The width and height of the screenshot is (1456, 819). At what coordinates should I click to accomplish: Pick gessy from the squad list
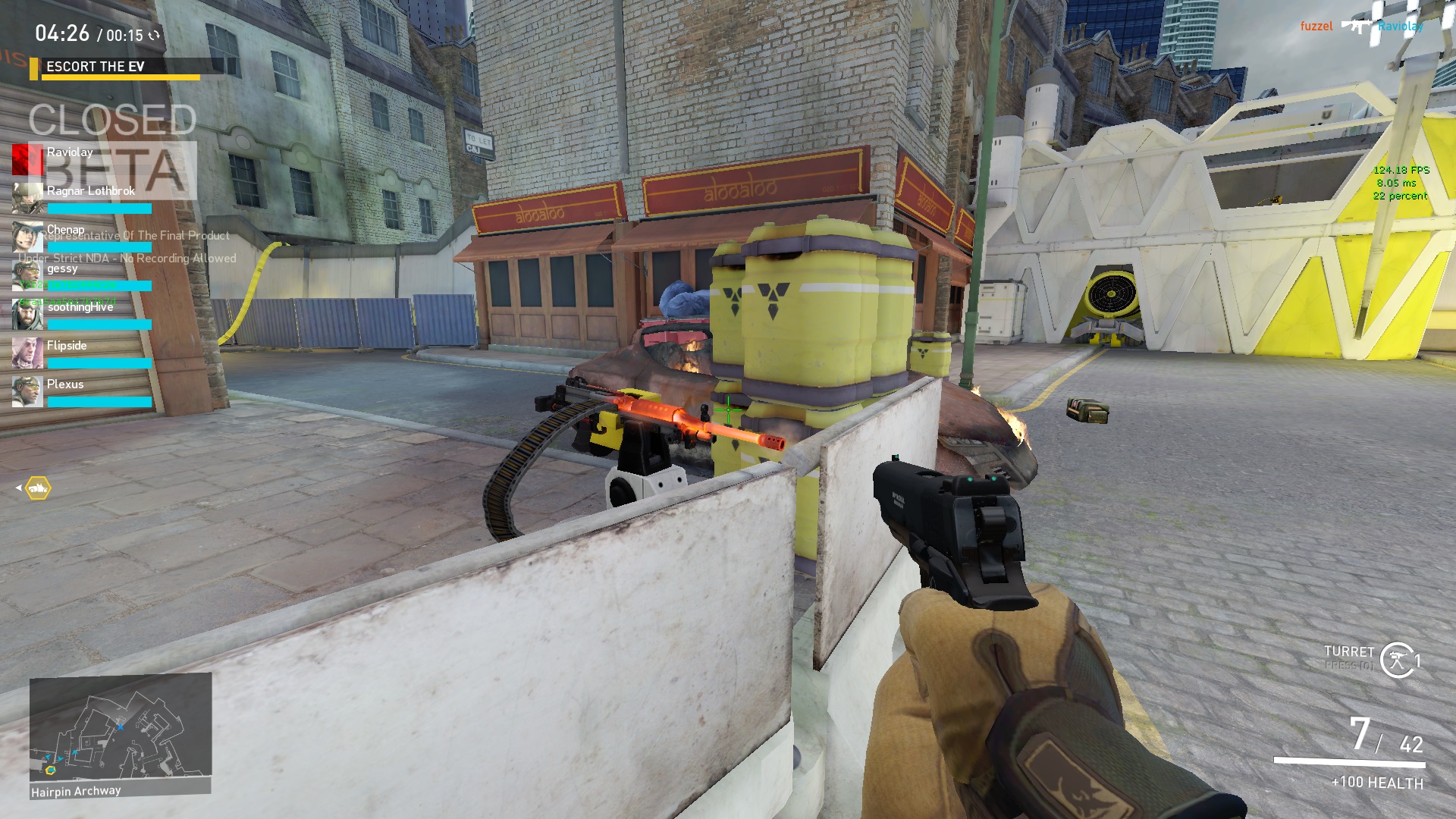click(x=62, y=268)
